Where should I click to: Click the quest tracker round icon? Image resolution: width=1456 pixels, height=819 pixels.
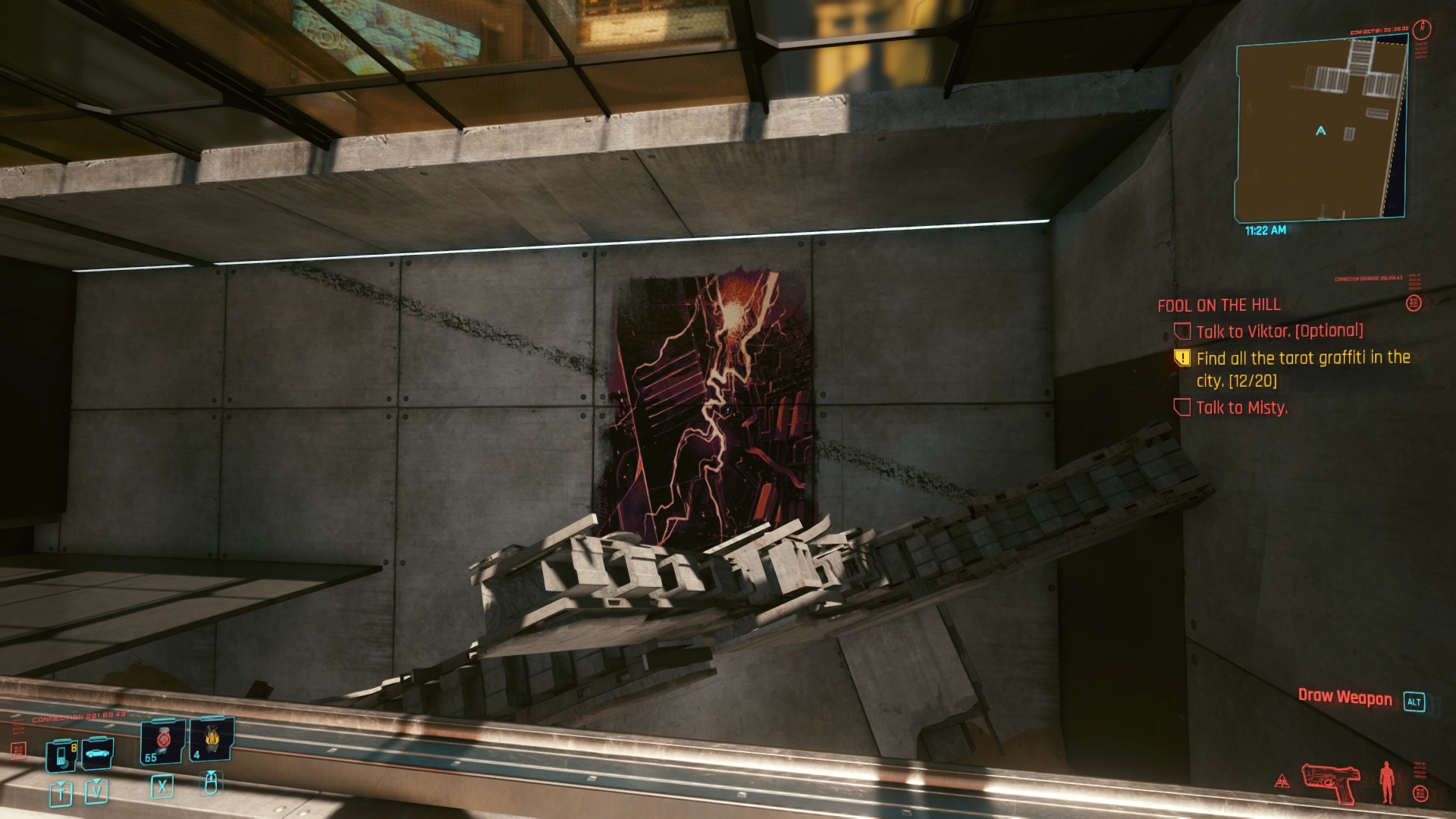click(1413, 303)
